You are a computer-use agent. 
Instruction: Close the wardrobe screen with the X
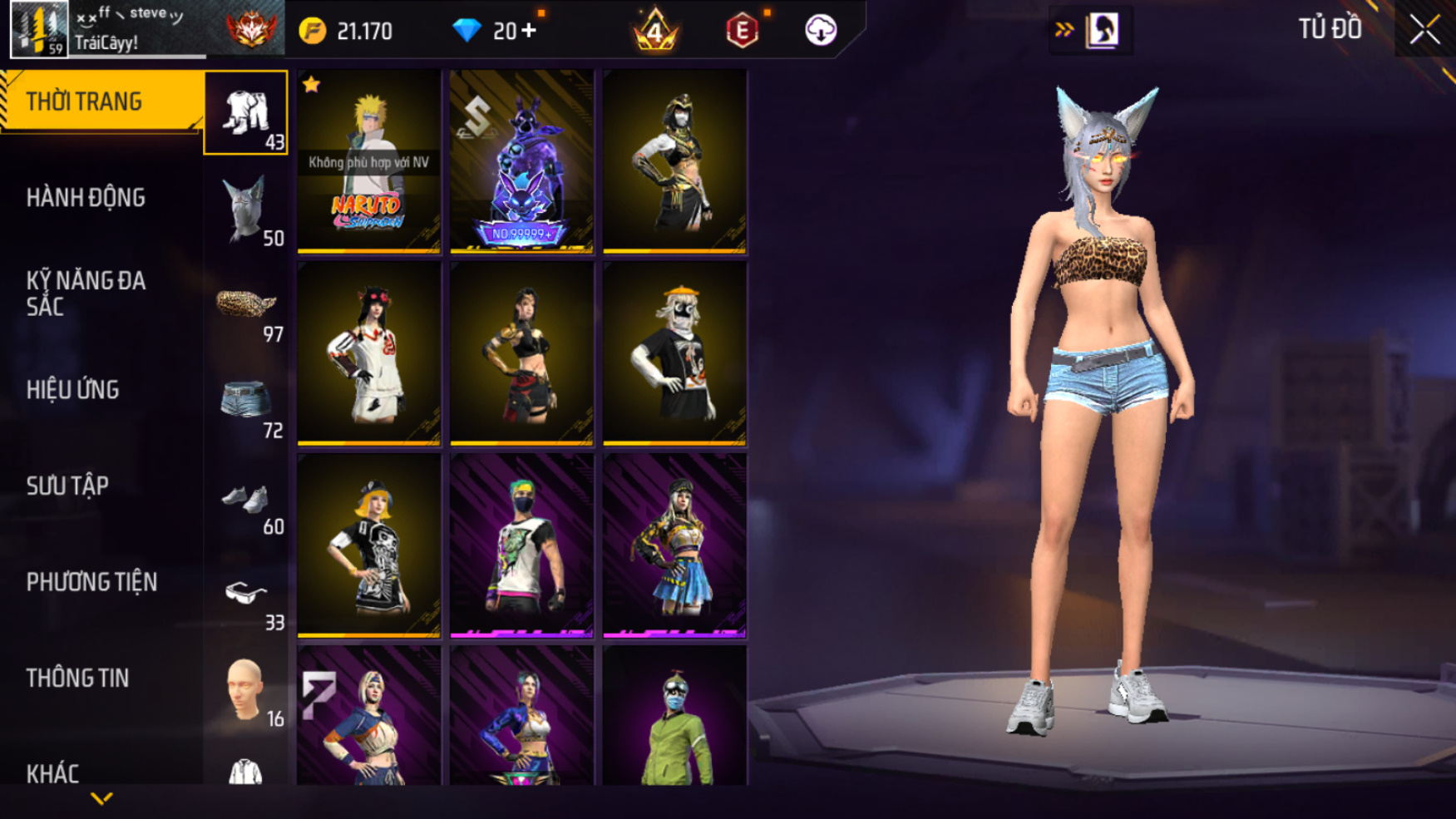coord(1424,31)
